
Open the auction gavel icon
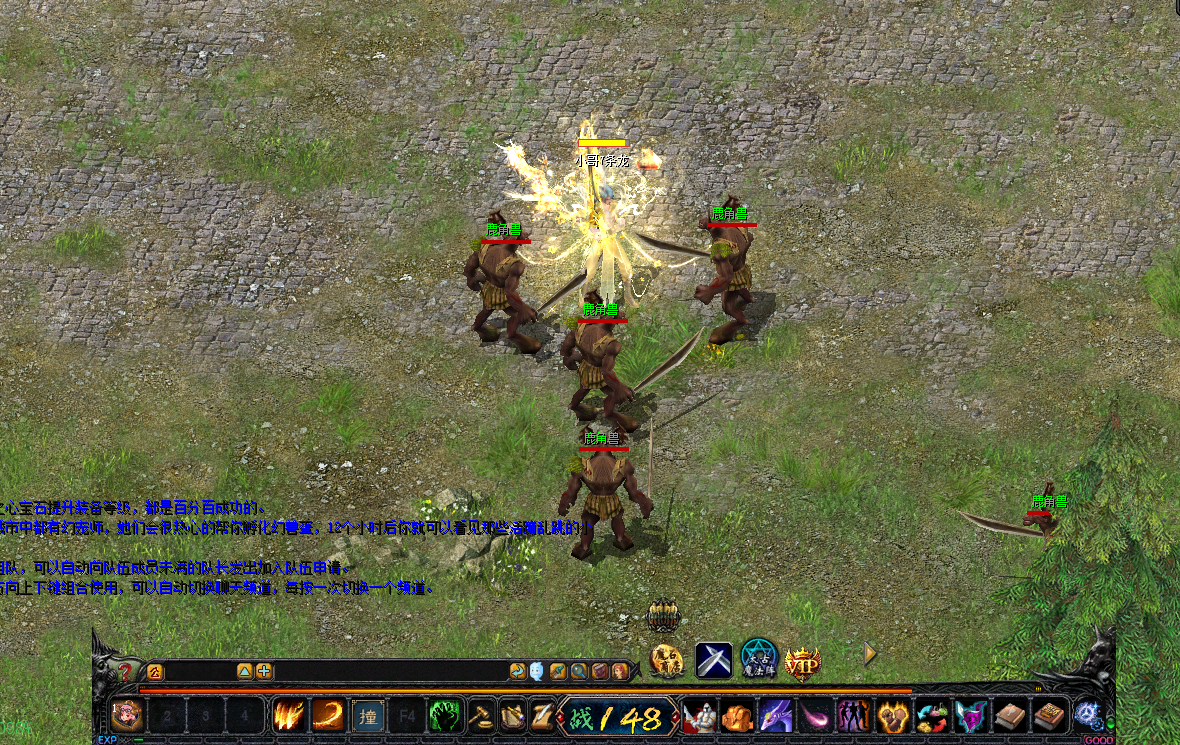482,716
